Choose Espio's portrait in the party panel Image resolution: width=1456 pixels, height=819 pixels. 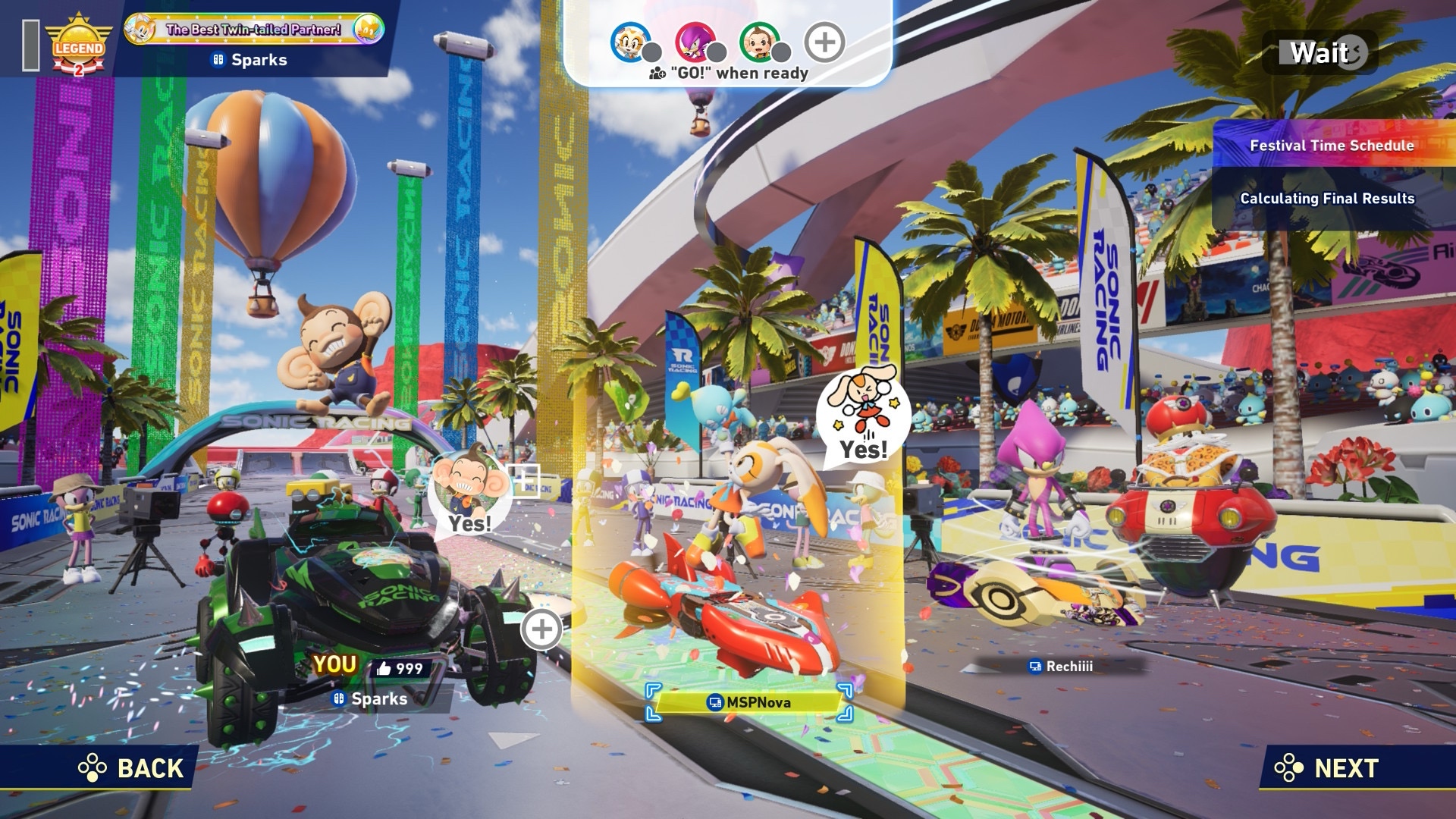coord(694,42)
